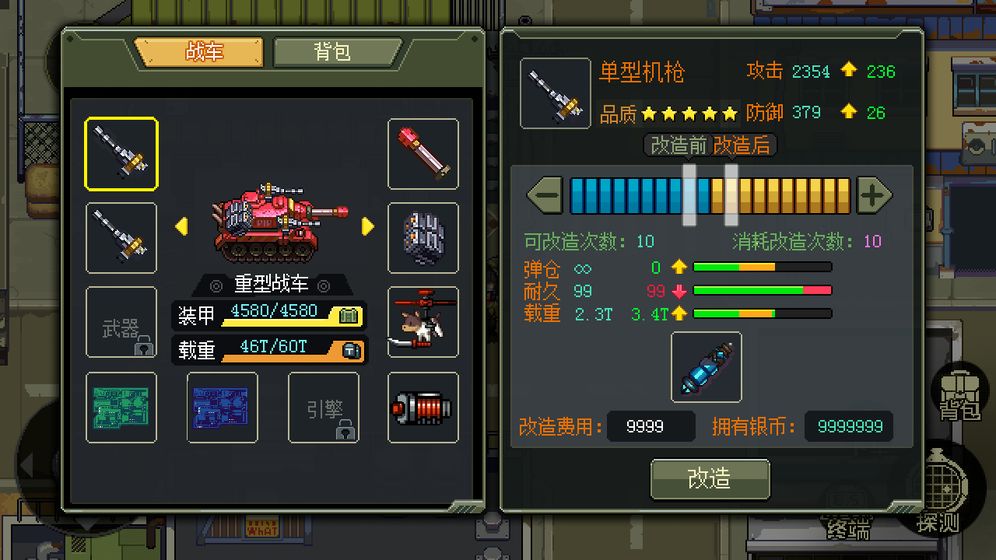Decrease modification count with minus button

click(x=545, y=196)
